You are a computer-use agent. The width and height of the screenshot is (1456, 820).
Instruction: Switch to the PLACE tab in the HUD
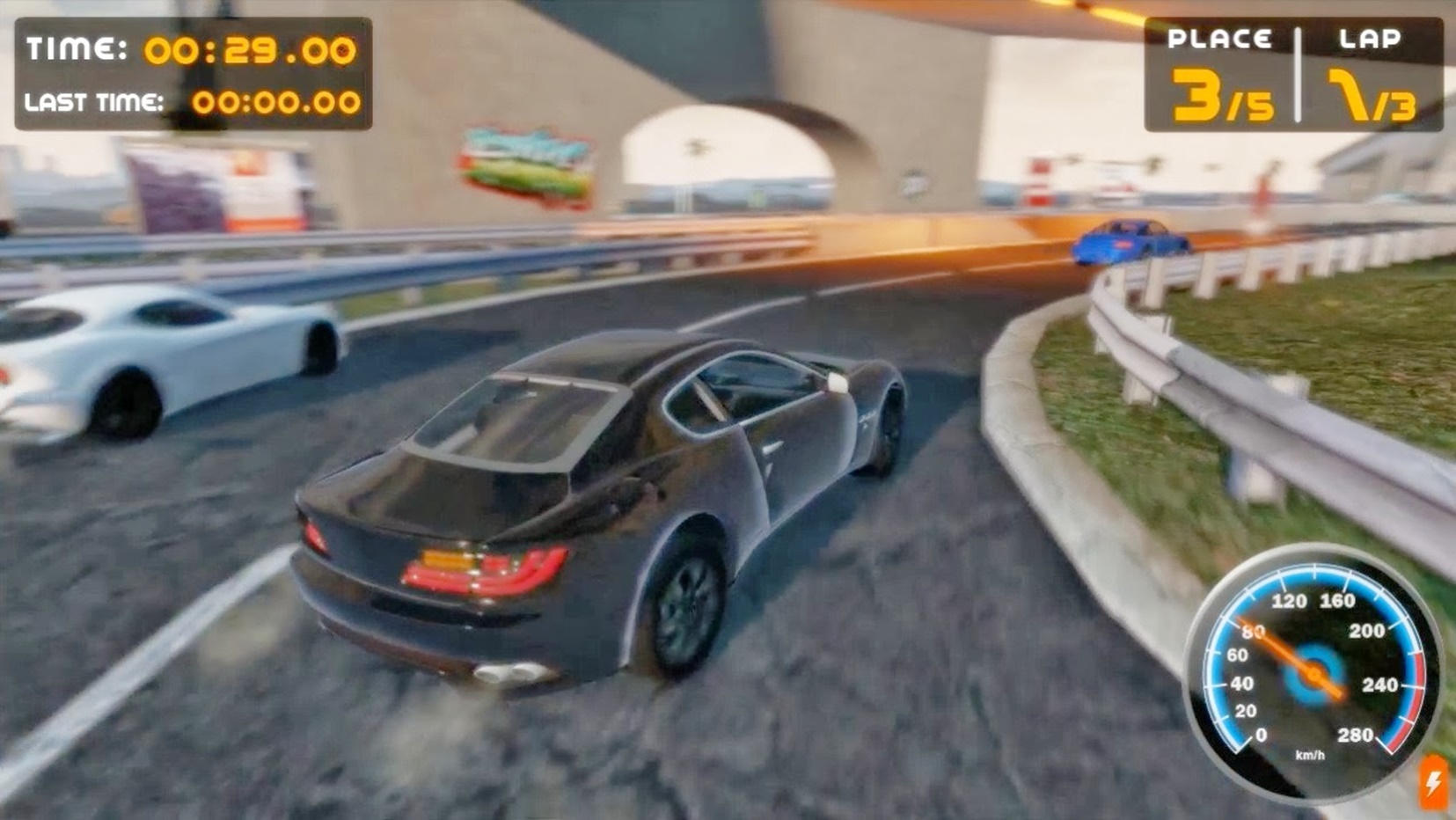point(1221,37)
